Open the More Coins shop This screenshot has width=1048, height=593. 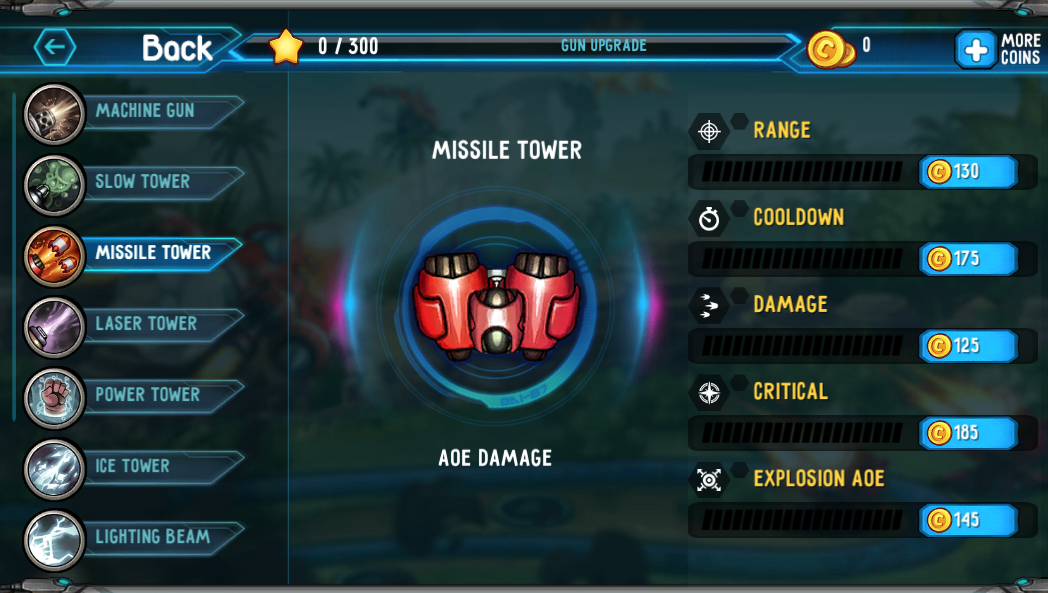click(996, 49)
